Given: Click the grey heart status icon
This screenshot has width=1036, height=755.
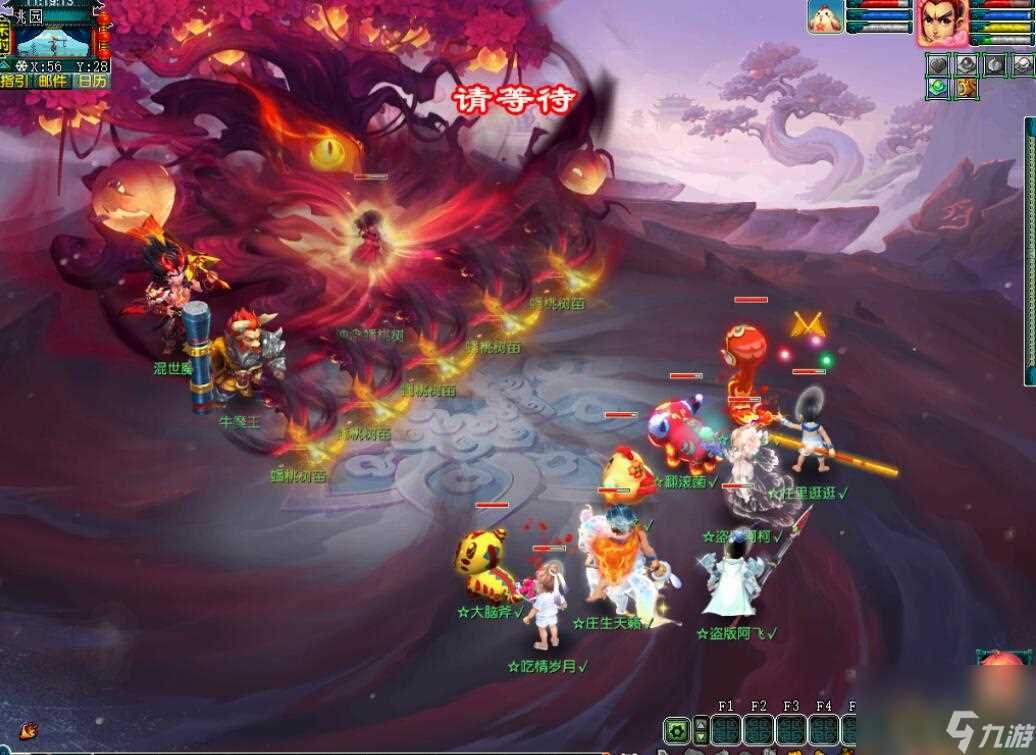Looking at the screenshot, I should (938, 65).
